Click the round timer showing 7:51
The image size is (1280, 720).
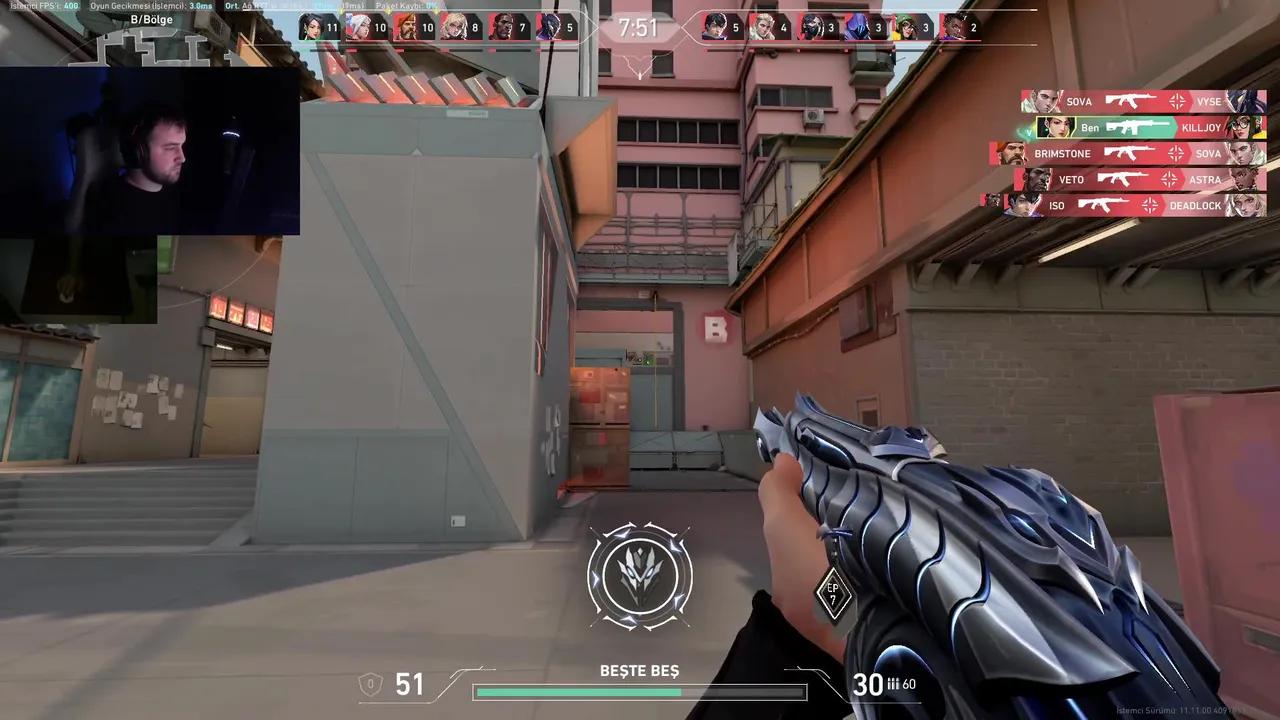638,27
